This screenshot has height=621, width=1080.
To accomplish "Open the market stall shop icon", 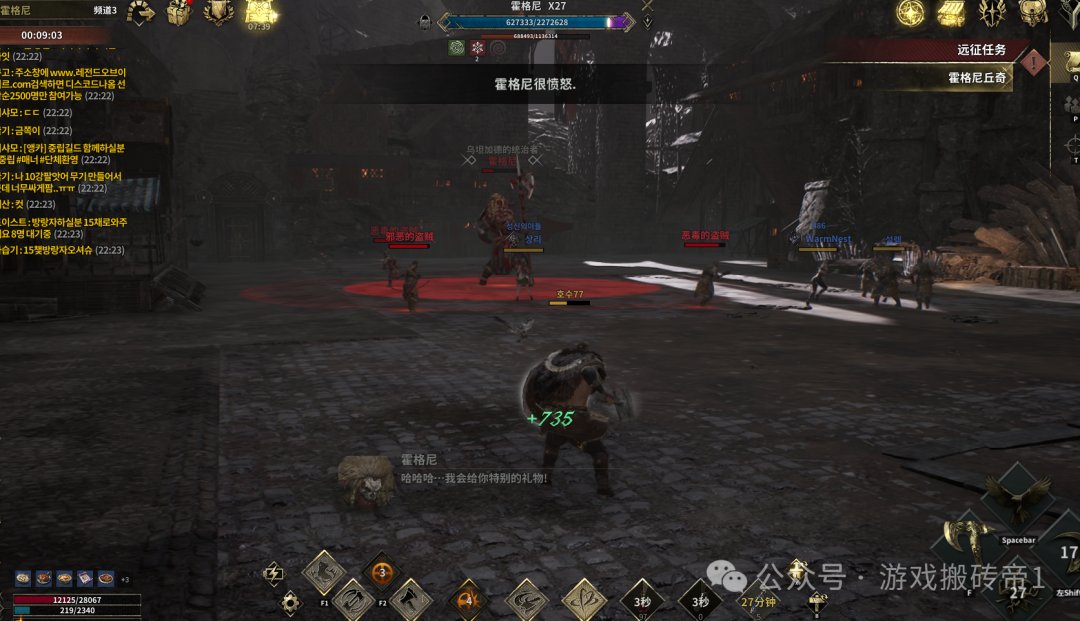I will [x=951, y=13].
